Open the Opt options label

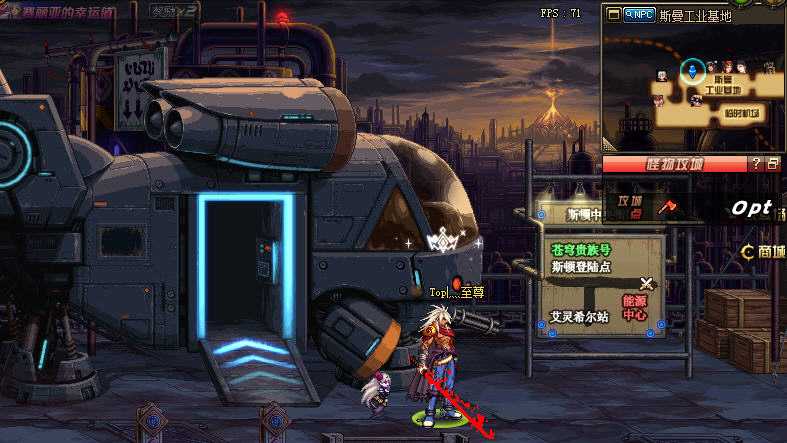click(751, 208)
